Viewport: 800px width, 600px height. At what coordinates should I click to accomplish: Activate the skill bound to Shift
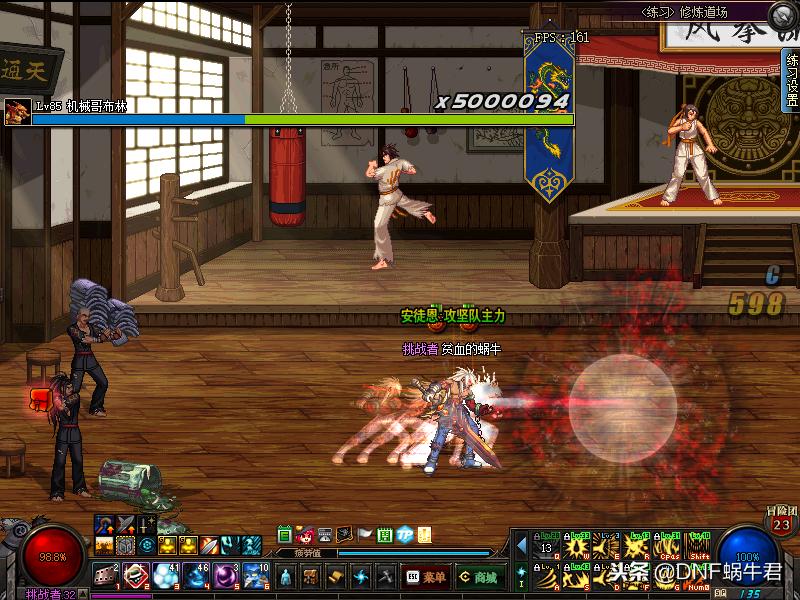pyautogui.click(x=699, y=546)
